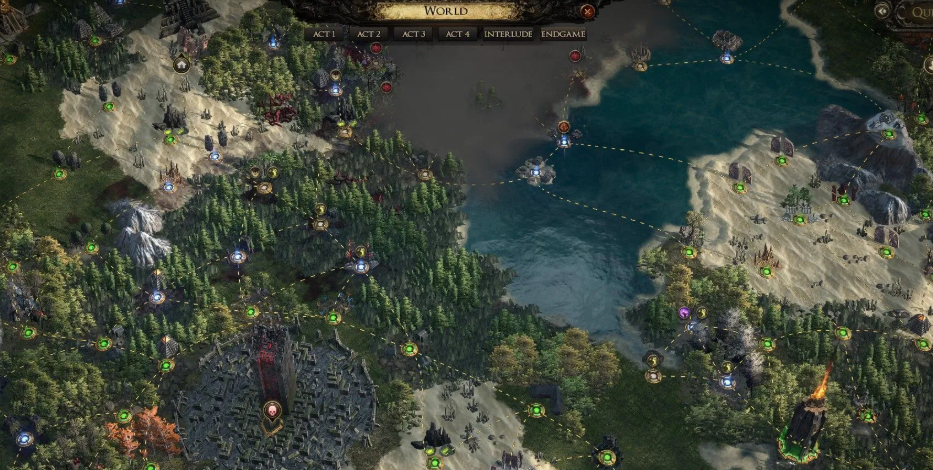Choose the purple orb map node
Screen dimensions: 933x470
[684, 313]
